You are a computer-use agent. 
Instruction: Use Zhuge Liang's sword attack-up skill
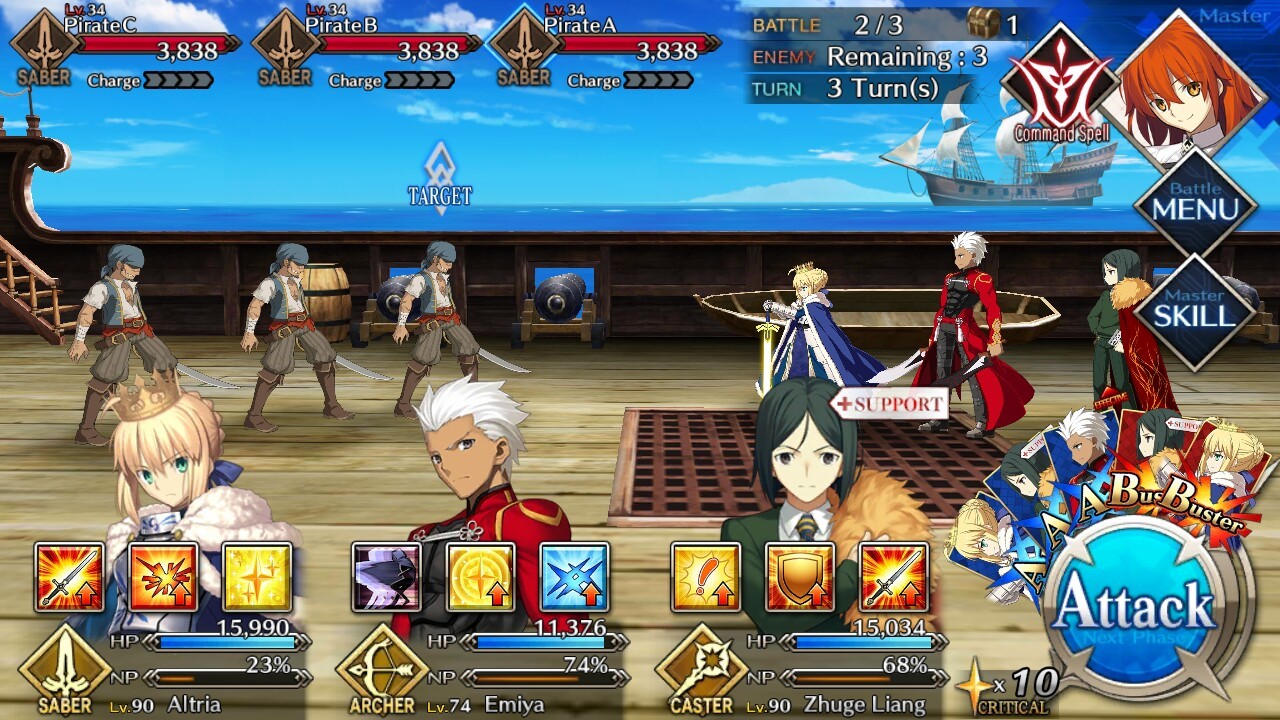(x=893, y=577)
